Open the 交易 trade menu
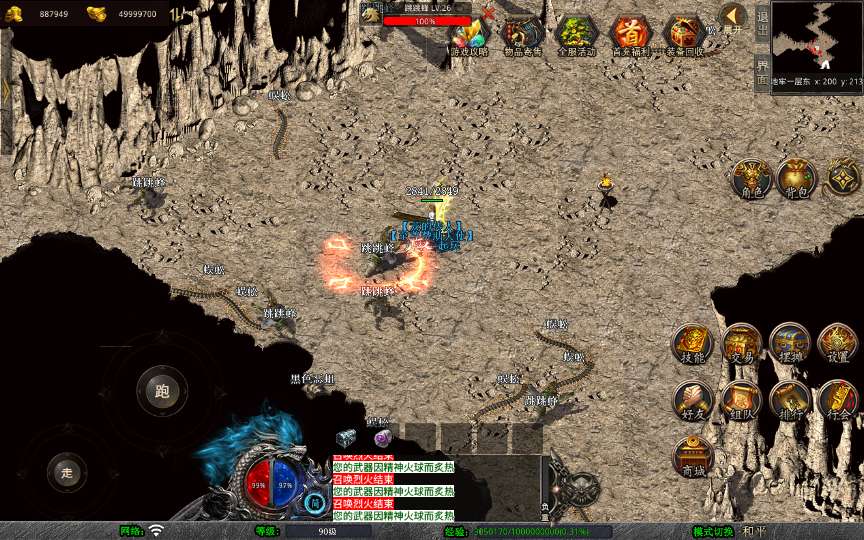The width and height of the screenshot is (864, 540). tap(741, 343)
